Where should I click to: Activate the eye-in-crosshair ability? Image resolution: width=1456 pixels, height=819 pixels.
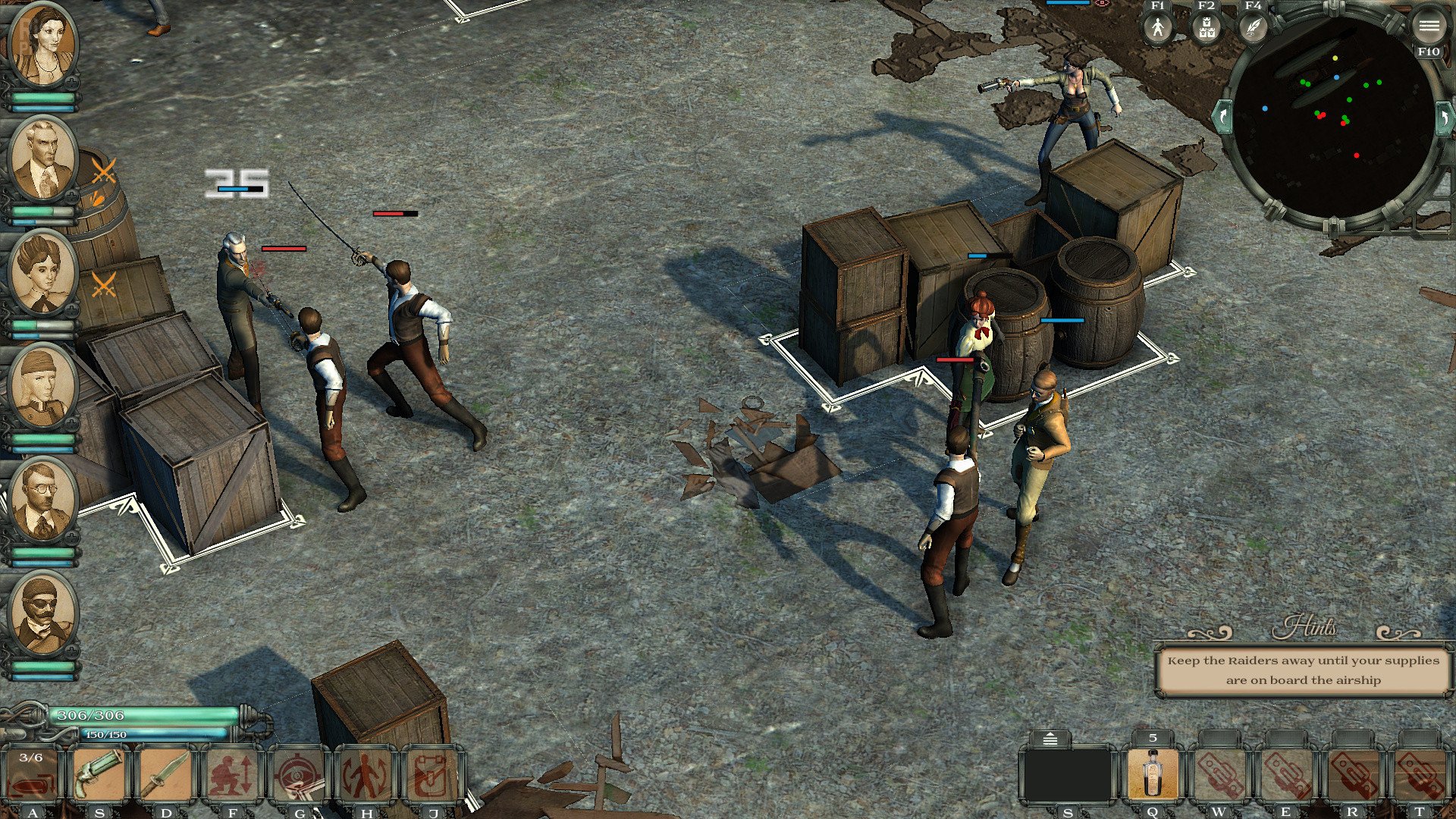(299, 775)
